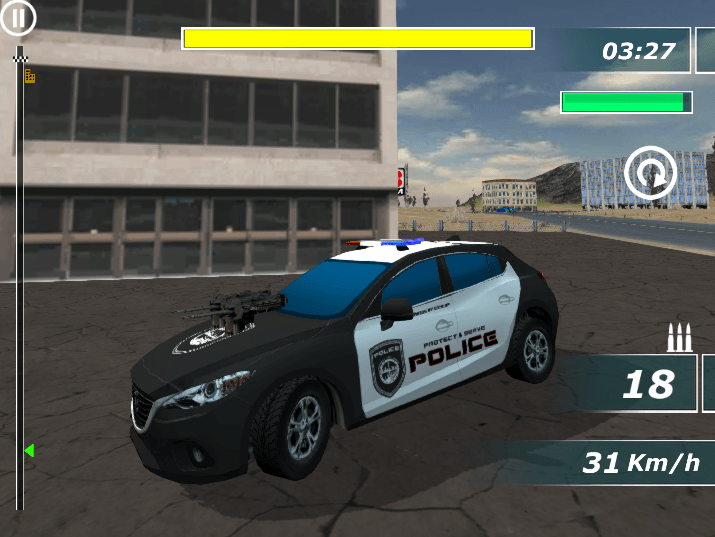
Task: Pause the game with the pause button
Action: [x=18, y=17]
